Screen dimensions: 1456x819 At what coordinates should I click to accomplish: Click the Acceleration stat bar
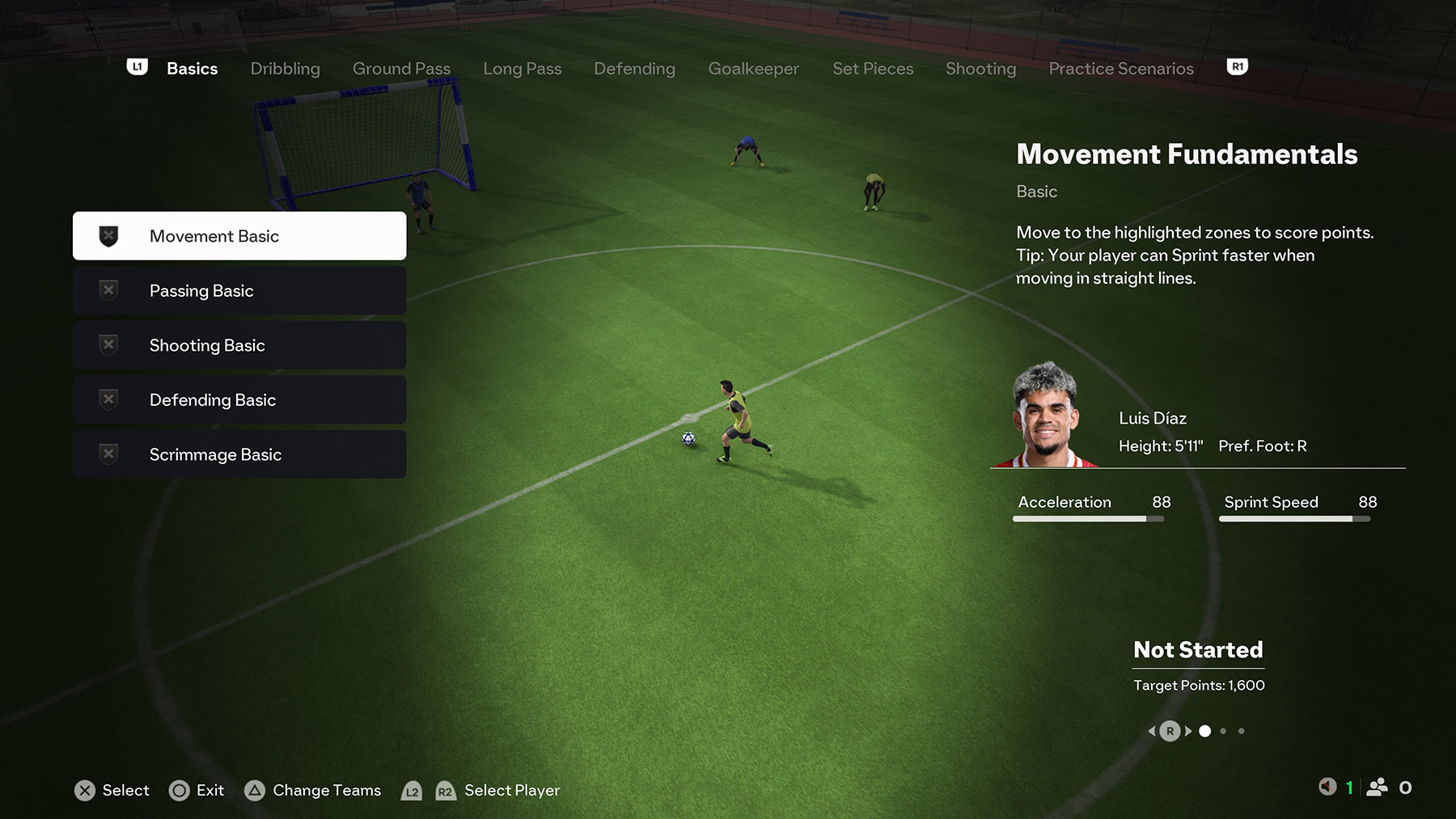[1088, 518]
